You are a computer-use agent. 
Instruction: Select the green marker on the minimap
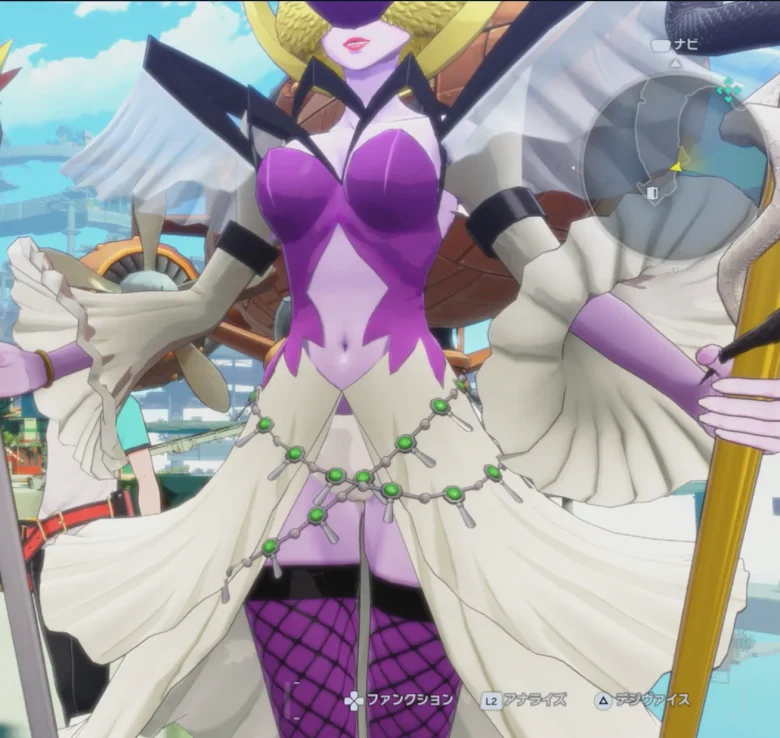click(x=729, y=91)
